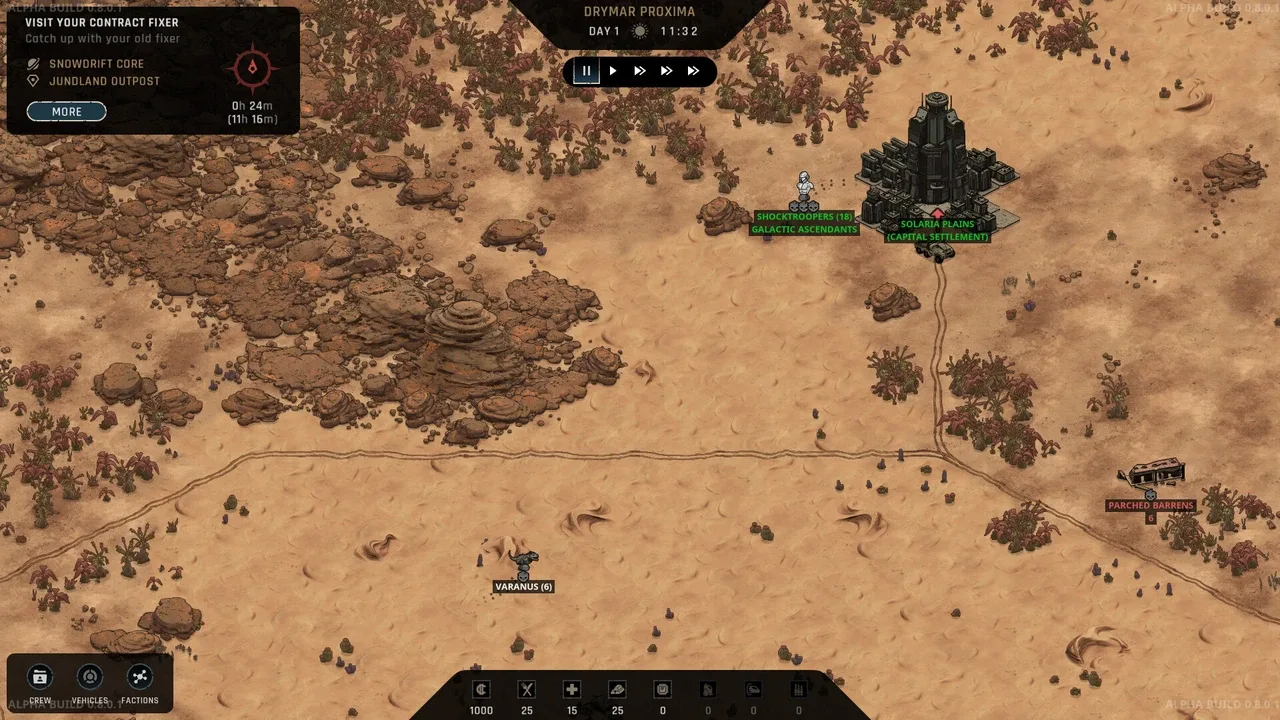Select the Parched Barrens location marker
1280x720 pixels.
tap(1150, 505)
